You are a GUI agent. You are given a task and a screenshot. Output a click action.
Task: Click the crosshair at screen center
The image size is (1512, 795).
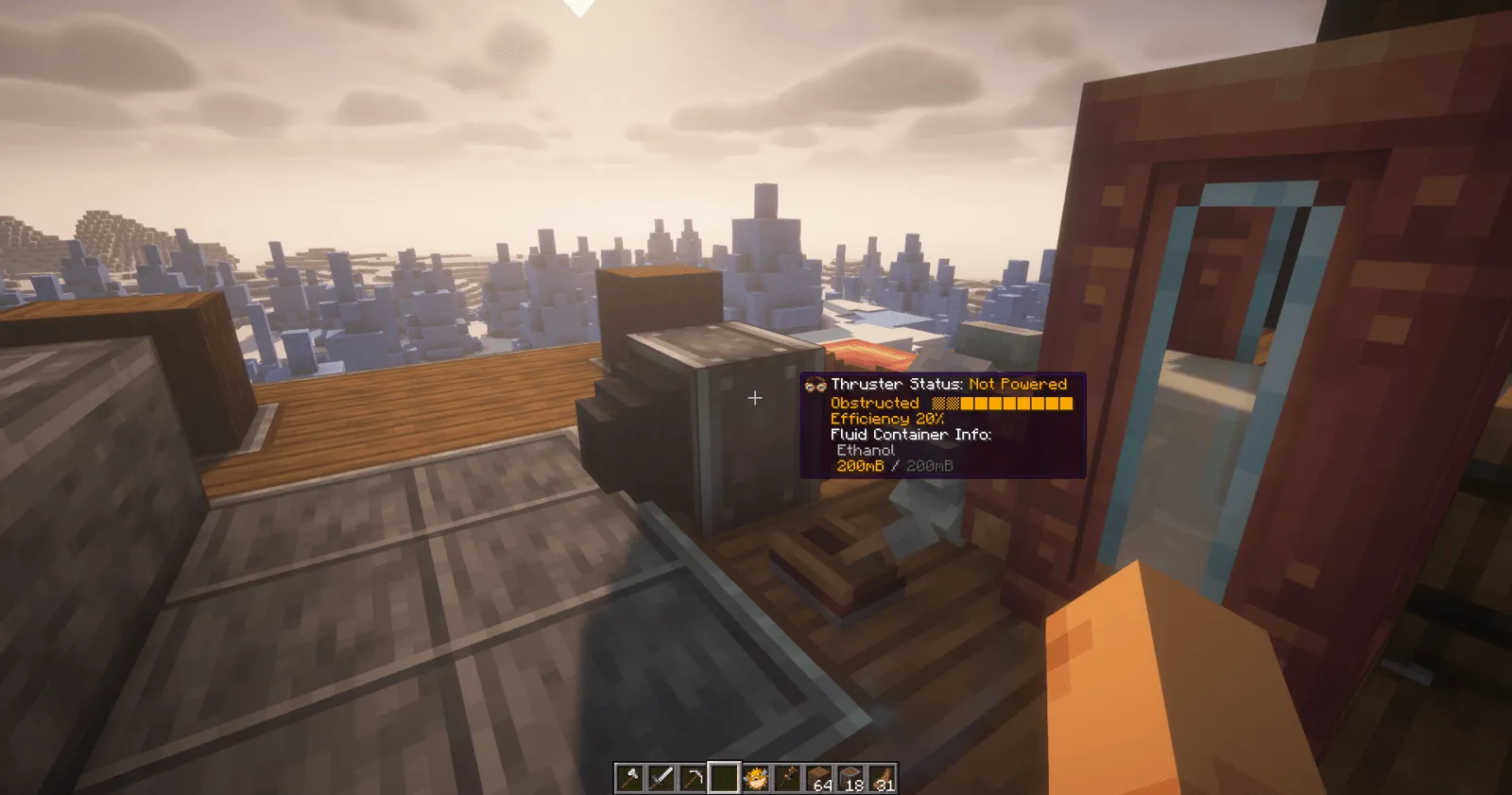(x=755, y=398)
